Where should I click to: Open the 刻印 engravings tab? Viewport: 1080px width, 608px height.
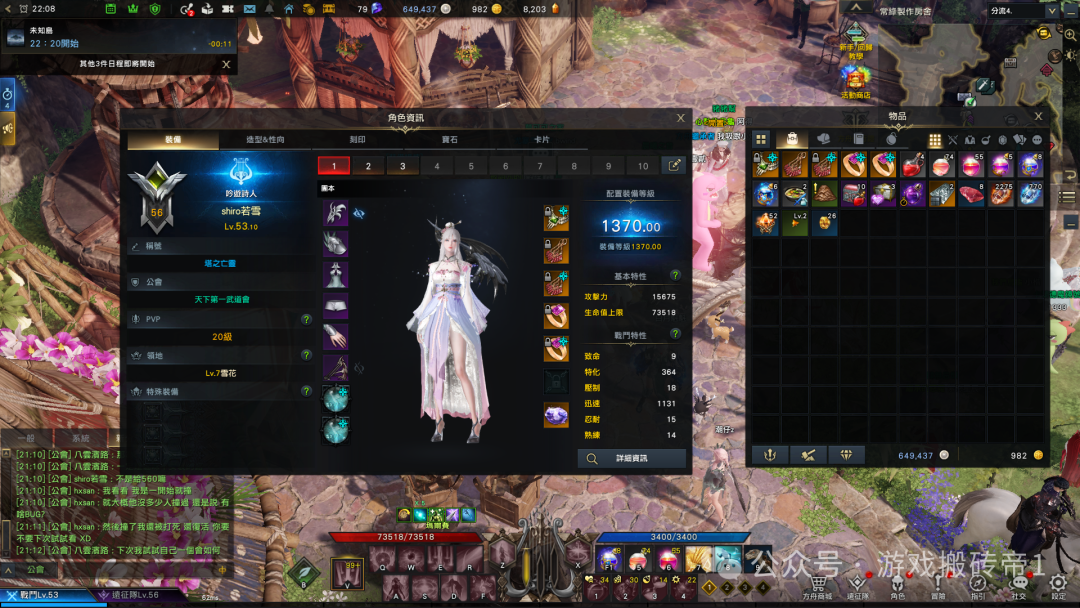357,140
